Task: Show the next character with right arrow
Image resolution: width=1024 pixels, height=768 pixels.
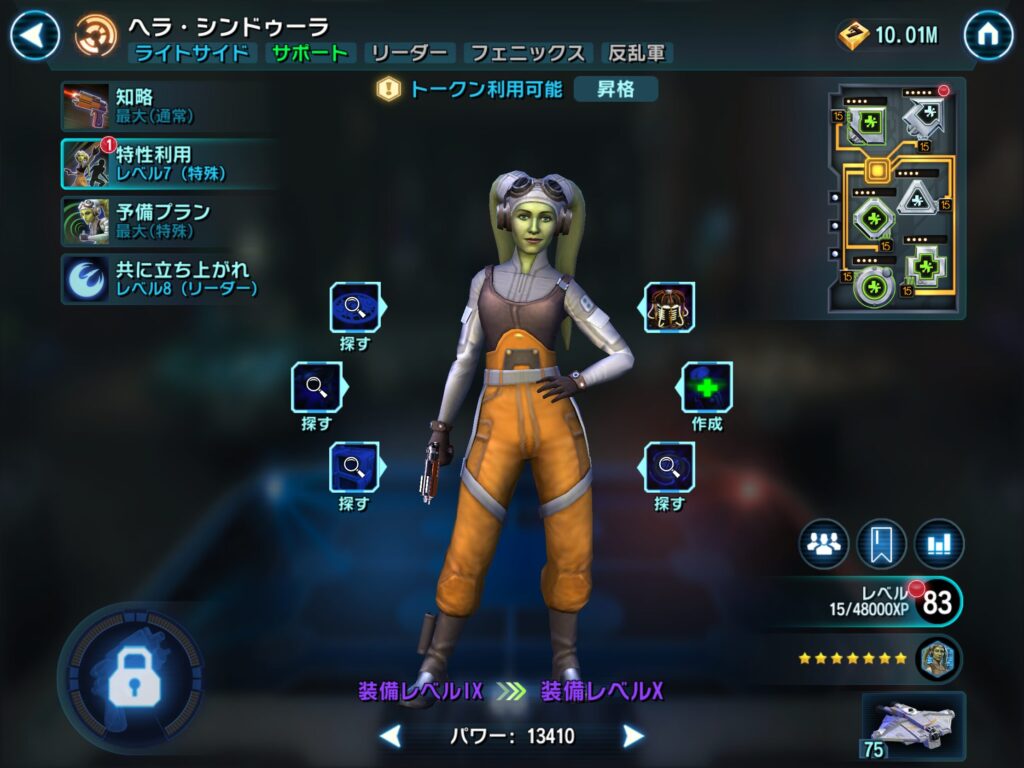Action: click(633, 737)
